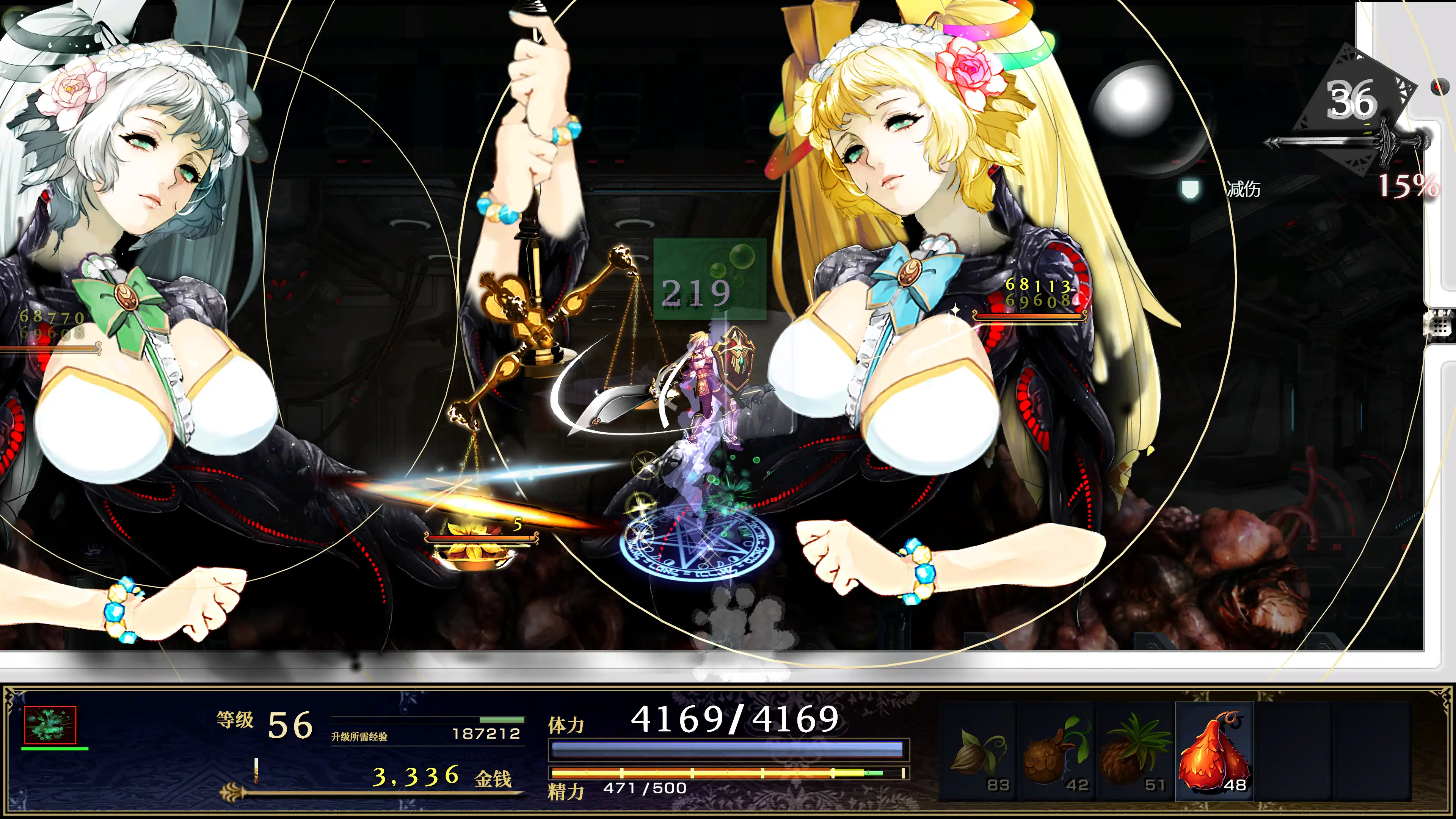
Task: Choose the leafy coconut item with 51 count
Action: pyautogui.click(x=1135, y=752)
